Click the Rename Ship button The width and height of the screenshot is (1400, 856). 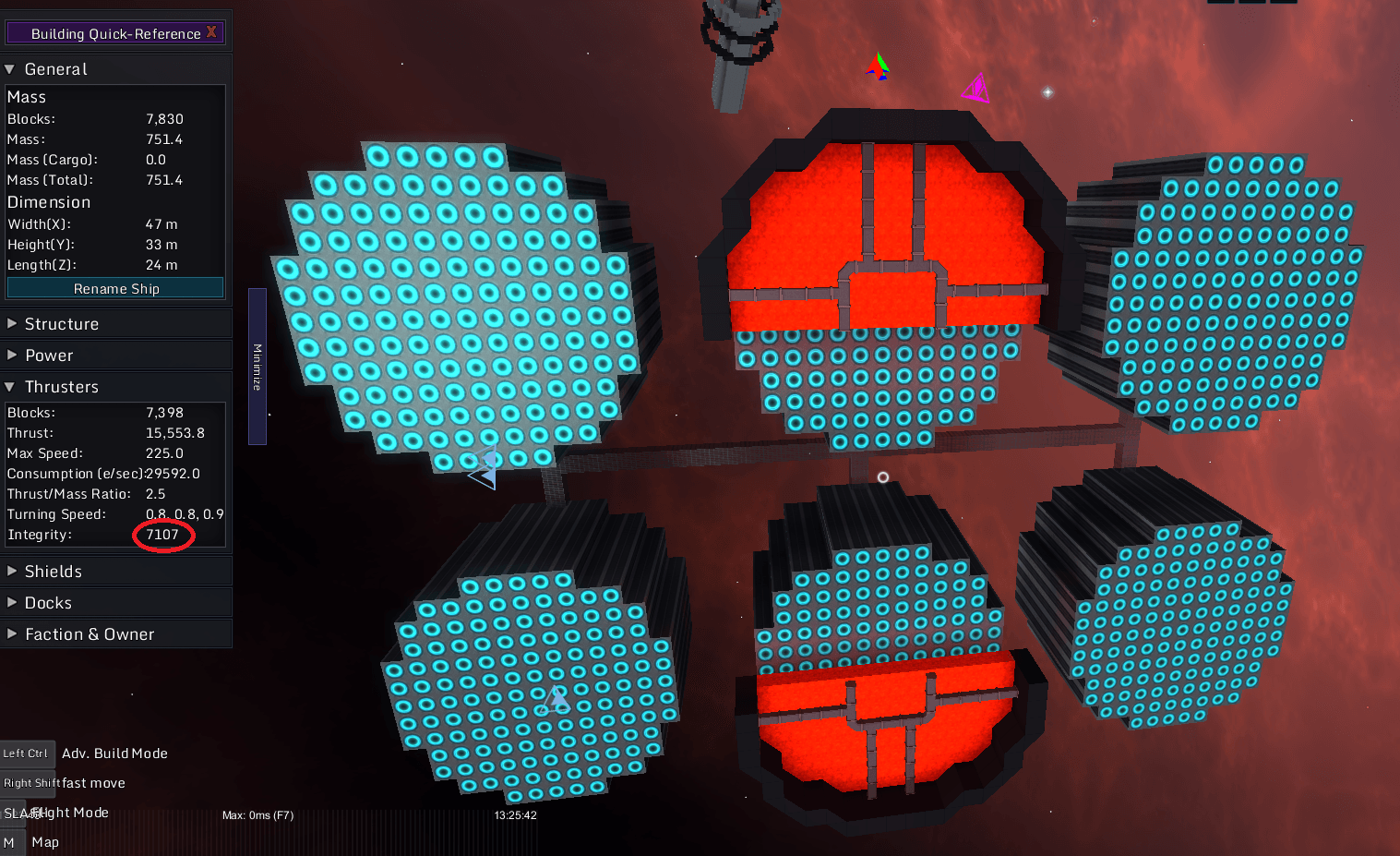pyautogui.click(x=115, y=289)
